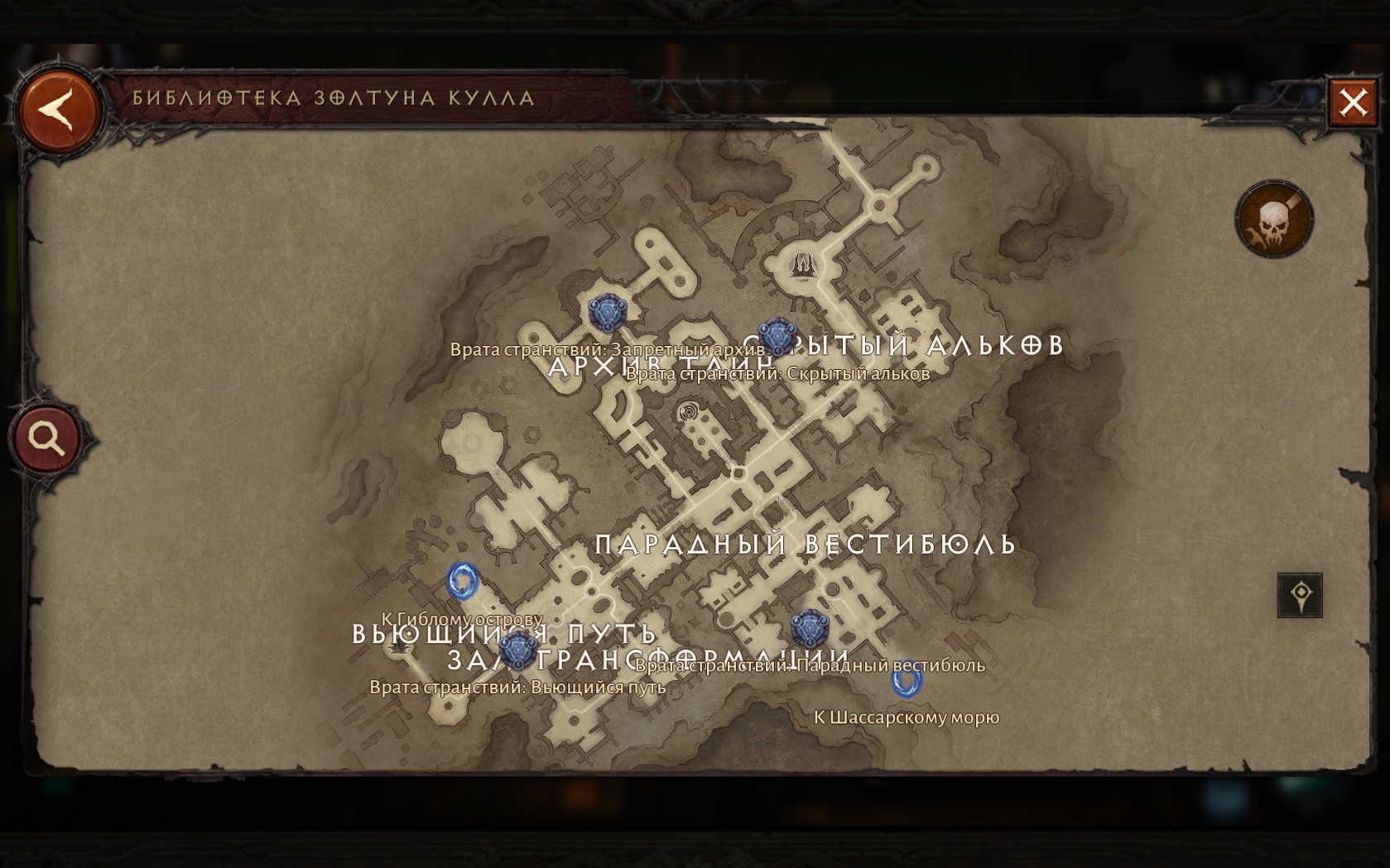1390x868 pixels.
Task: Close the map window
Action: click(x=1353, y=103)
